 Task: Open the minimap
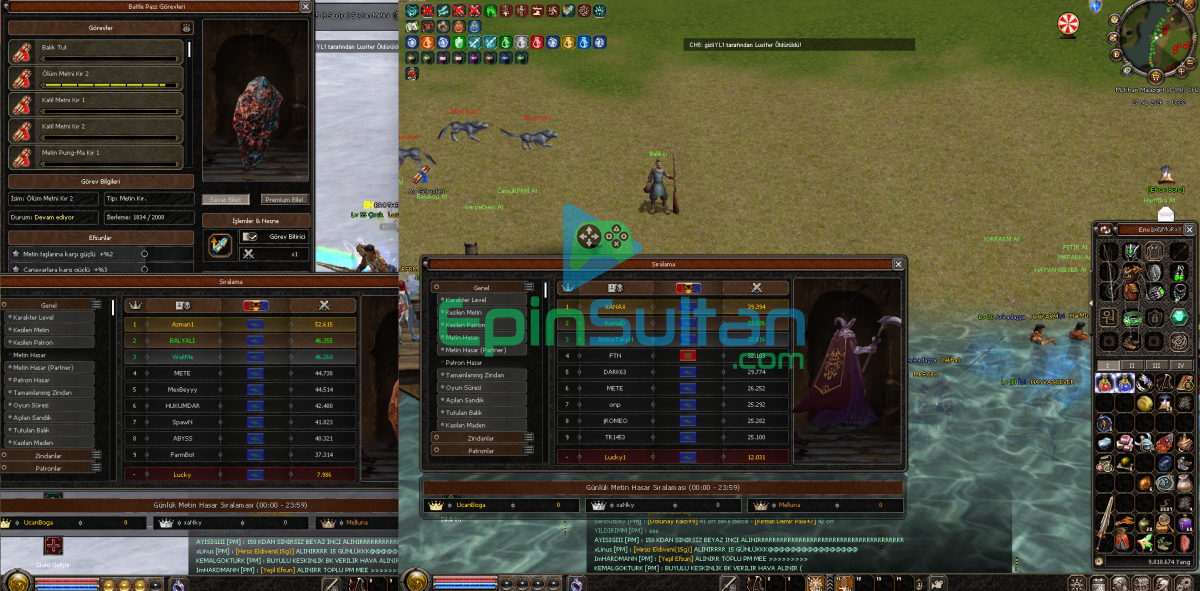(1153, 40)
